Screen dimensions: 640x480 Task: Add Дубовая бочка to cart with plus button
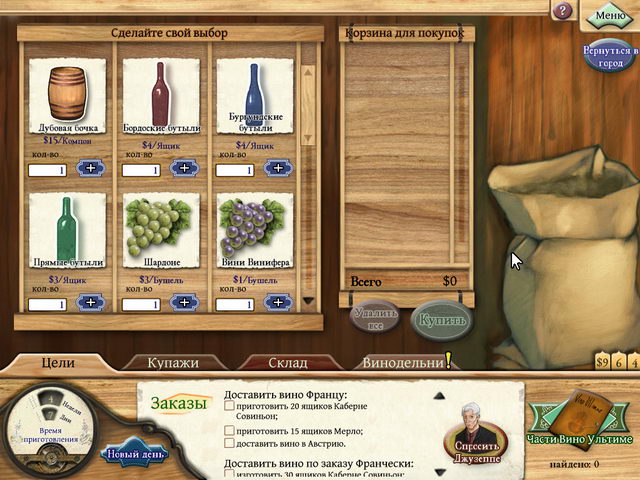92,168
